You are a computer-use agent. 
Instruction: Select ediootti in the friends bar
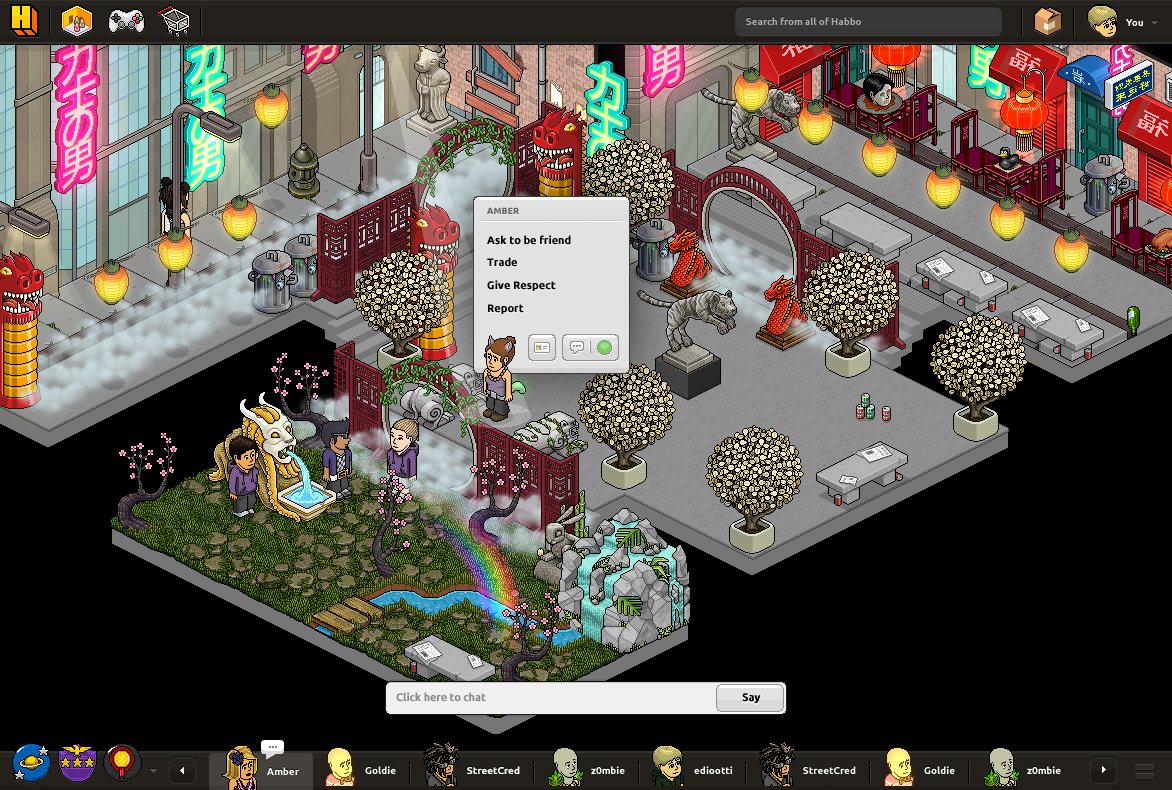coord(696,770)
